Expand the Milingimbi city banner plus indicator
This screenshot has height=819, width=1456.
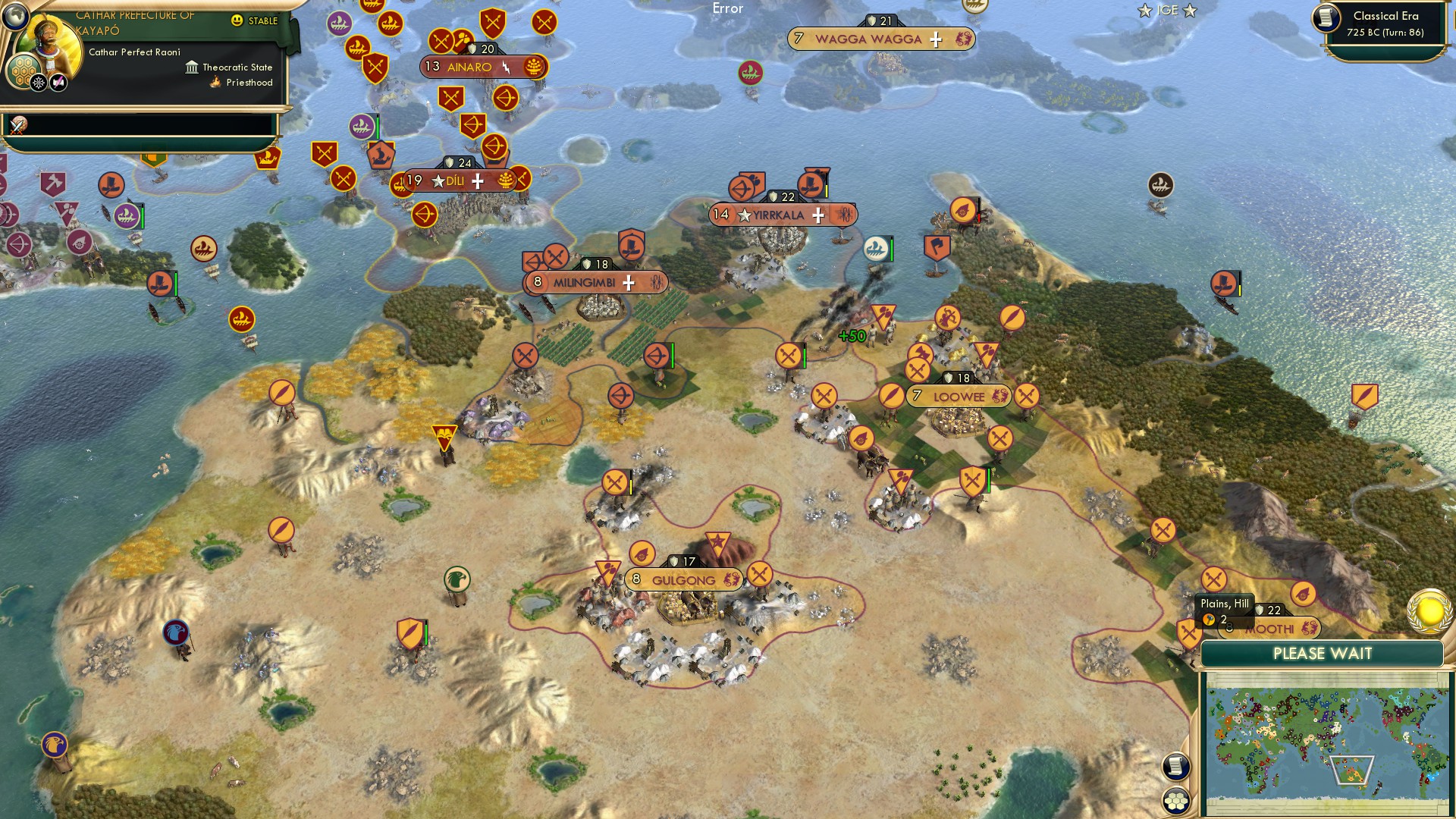coord(629,282)
